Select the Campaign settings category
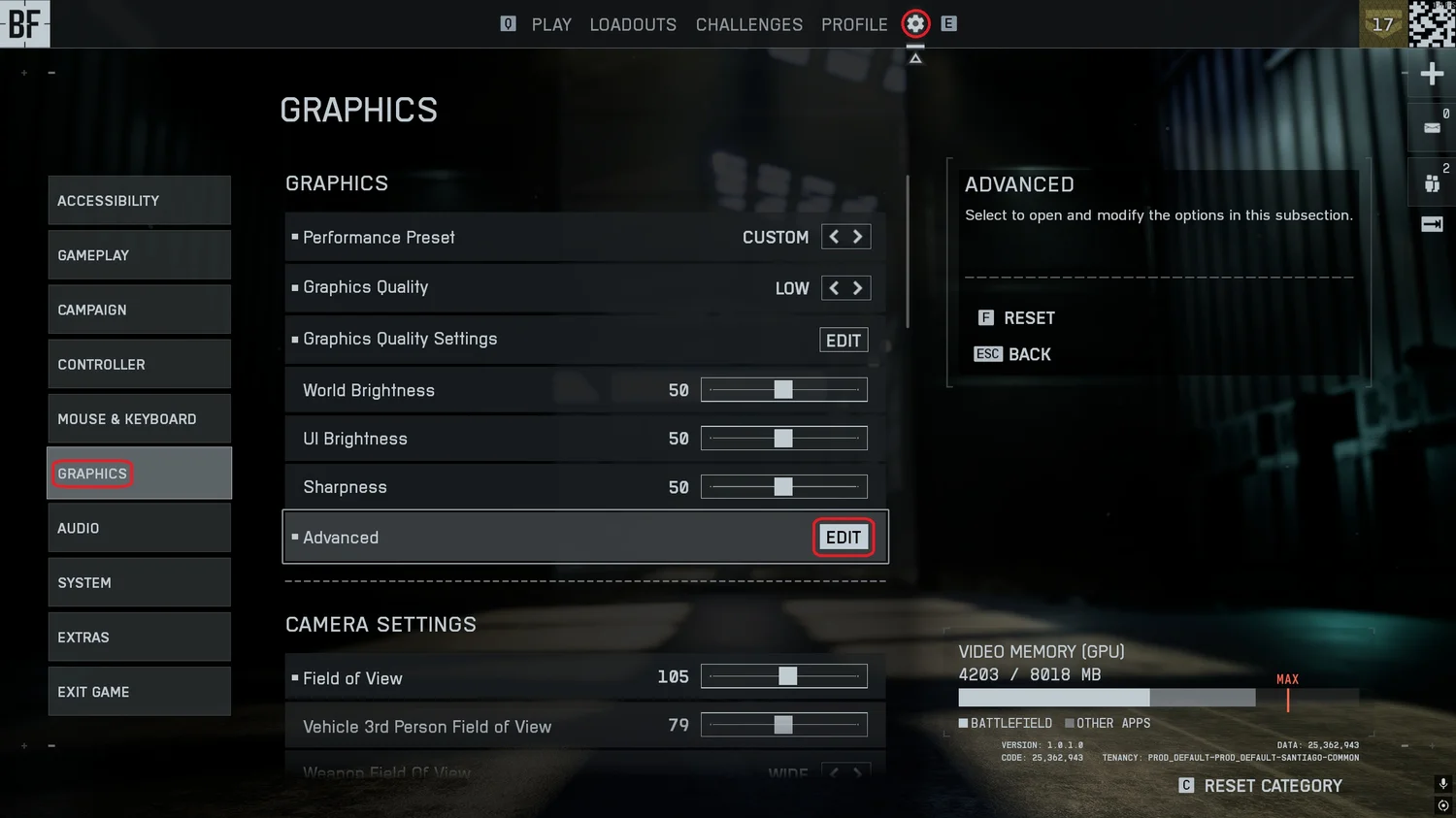The height and width of the screenshot is (818, 1456). (139, 310)
